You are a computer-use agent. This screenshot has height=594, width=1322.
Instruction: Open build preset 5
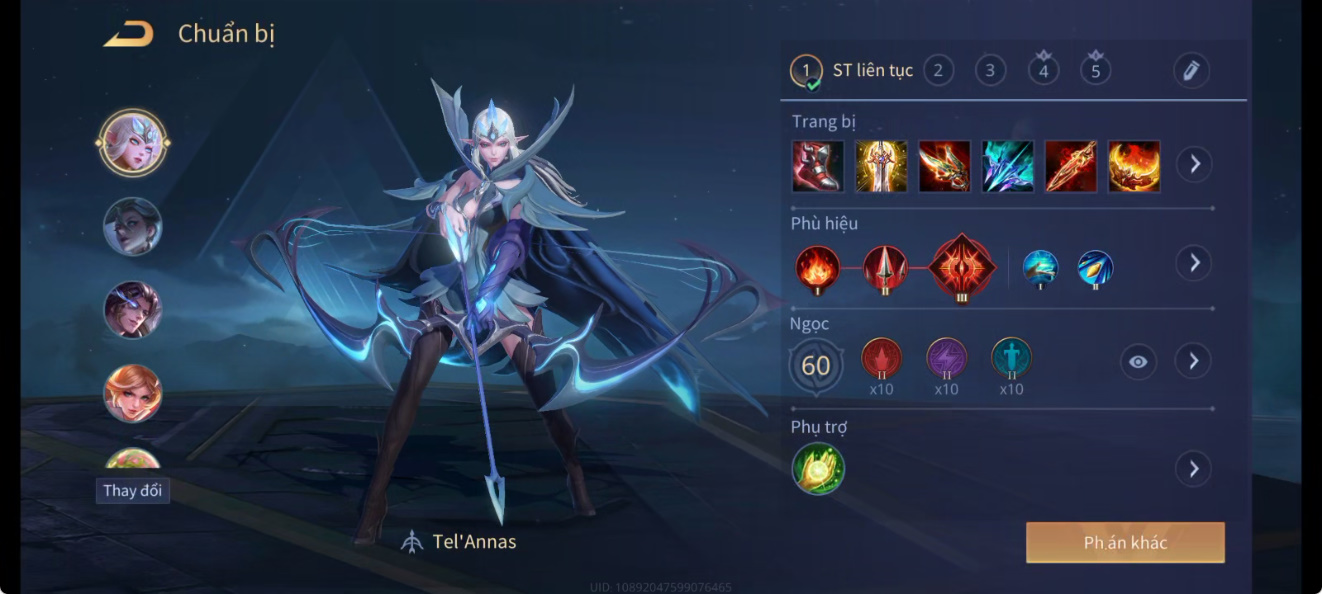click(x=1096, y=71)
